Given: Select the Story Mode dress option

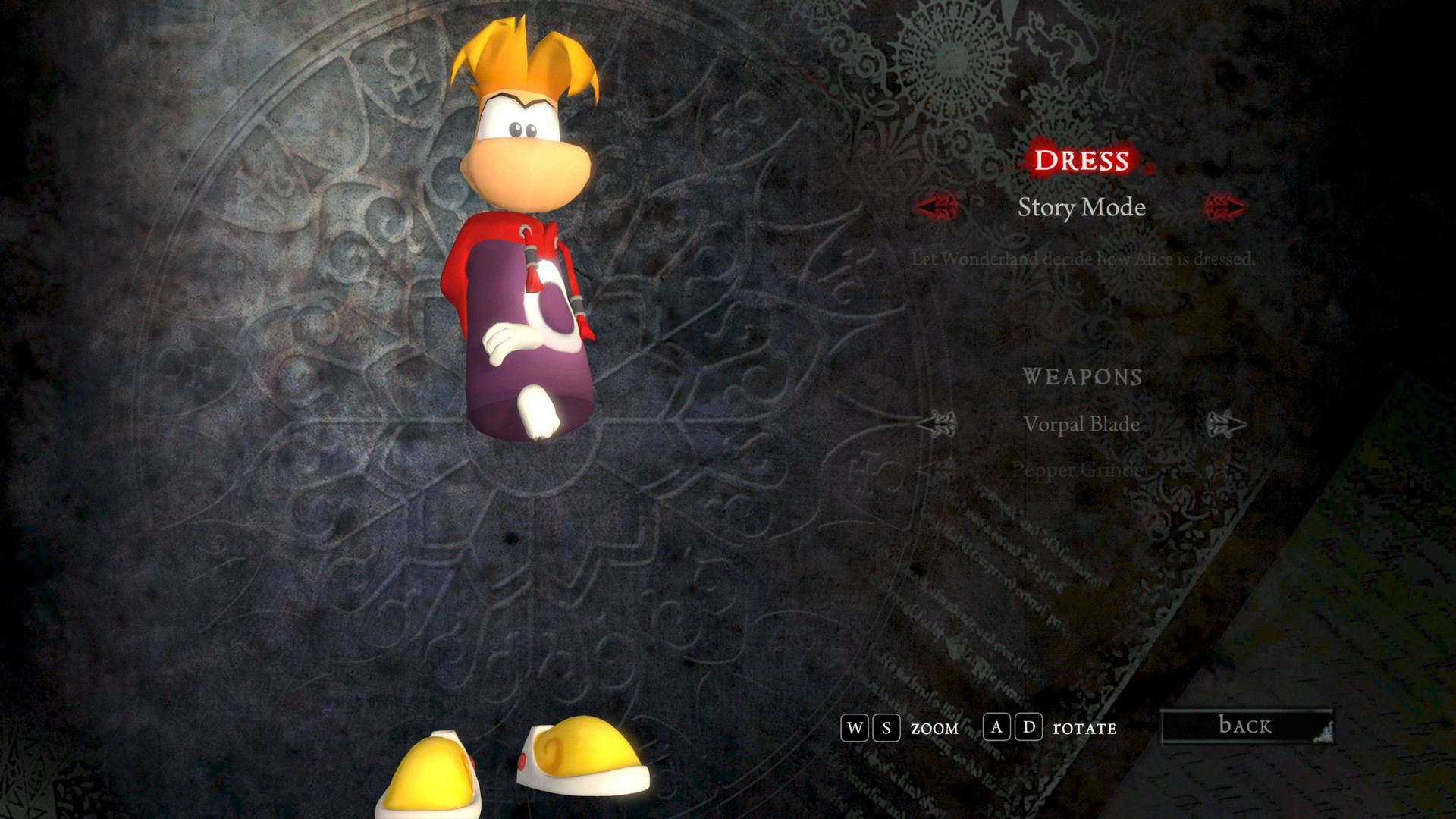Looking at the screenshot, I should [x=1082, y=208].
